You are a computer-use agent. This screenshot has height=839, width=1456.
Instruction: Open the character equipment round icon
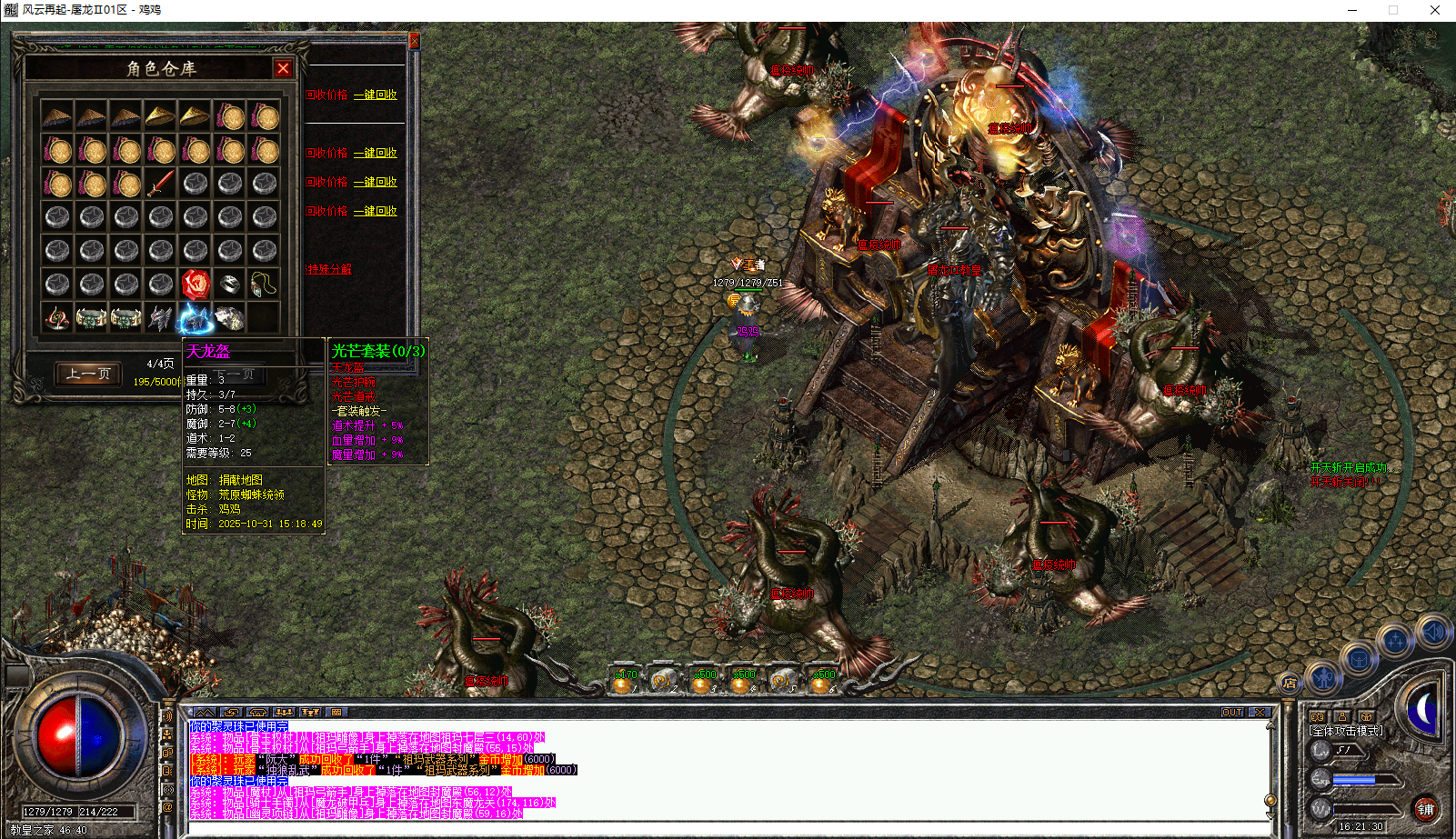(1324, 677)
